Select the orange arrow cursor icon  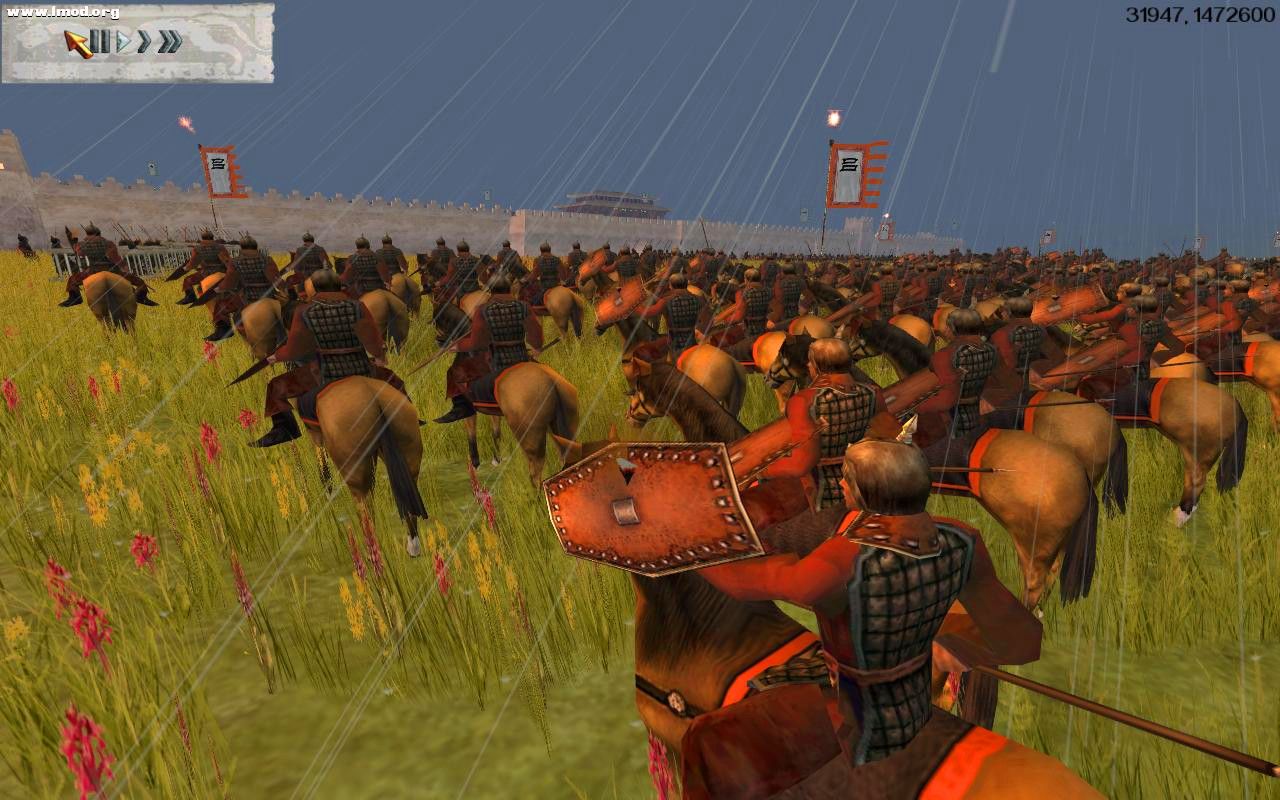click(76, 42)
